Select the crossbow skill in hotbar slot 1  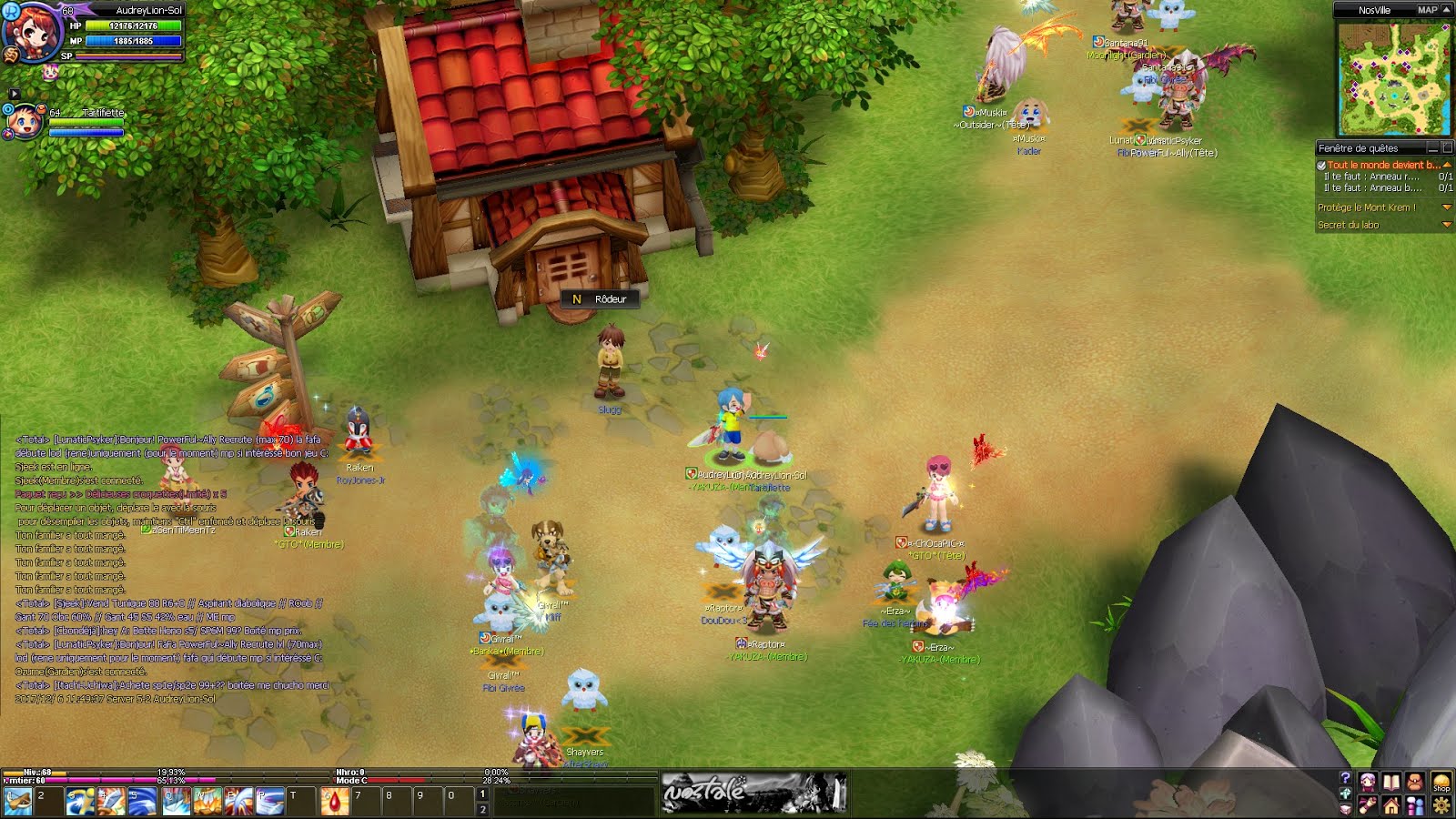pyautogui.click(x=18, y=800)
